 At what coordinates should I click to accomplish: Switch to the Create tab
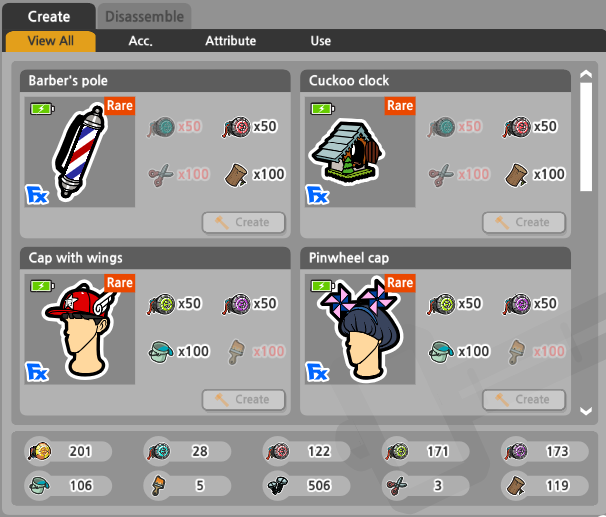(48, 16)
